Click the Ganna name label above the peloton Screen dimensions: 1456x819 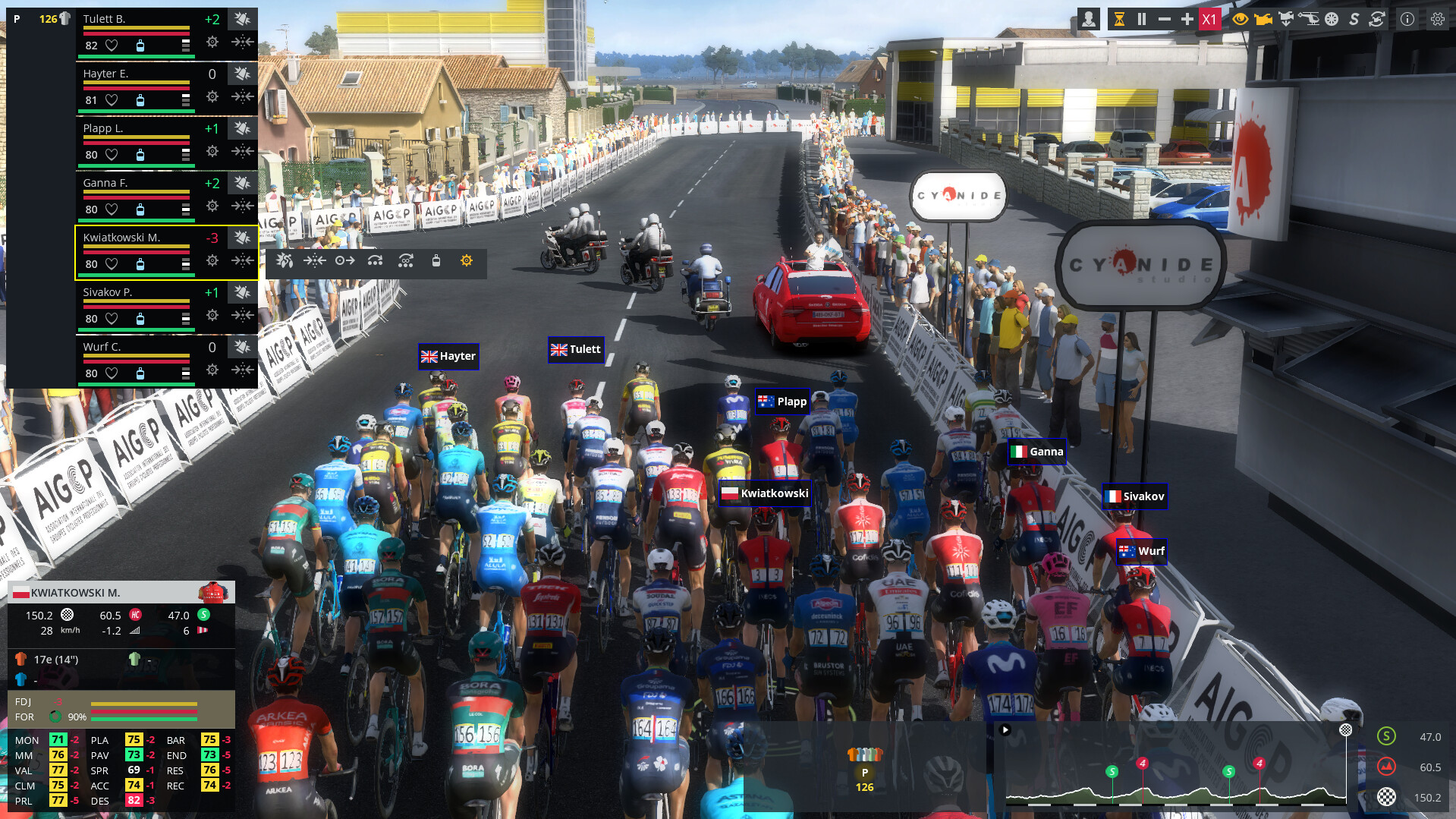[1036, 451]
